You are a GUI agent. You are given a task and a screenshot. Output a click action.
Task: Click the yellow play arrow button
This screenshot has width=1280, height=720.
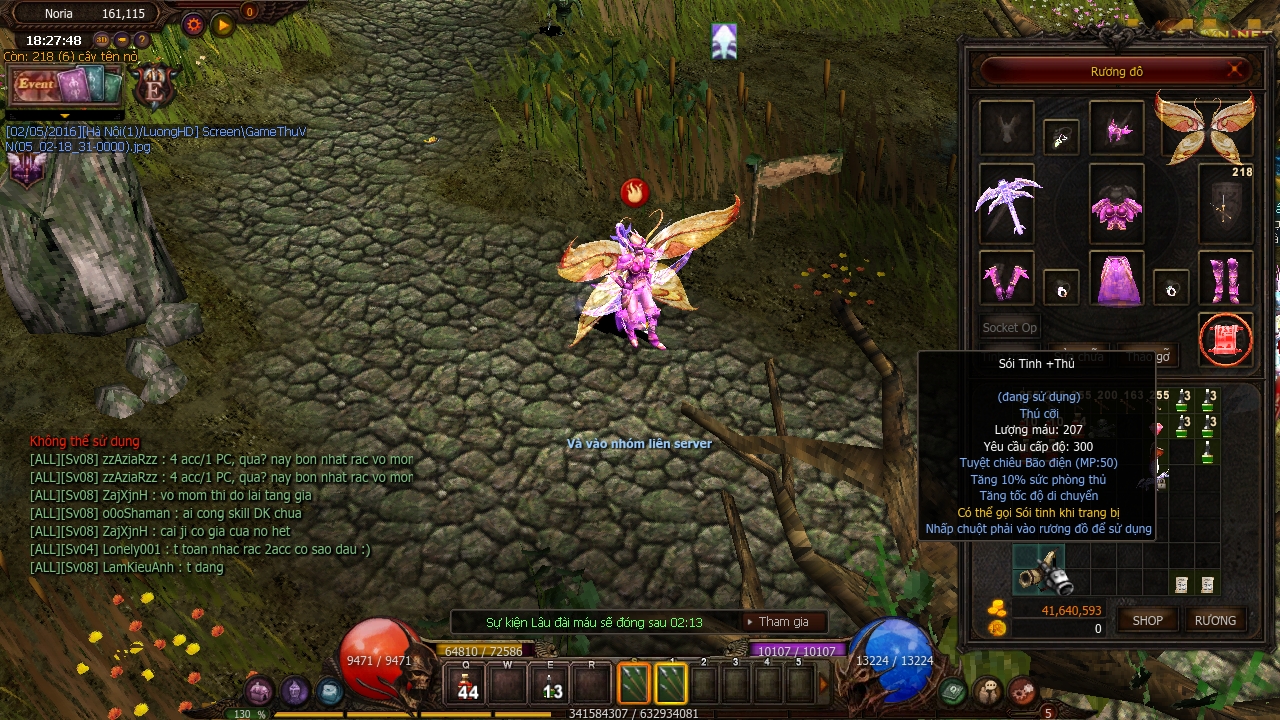(223, 26)
